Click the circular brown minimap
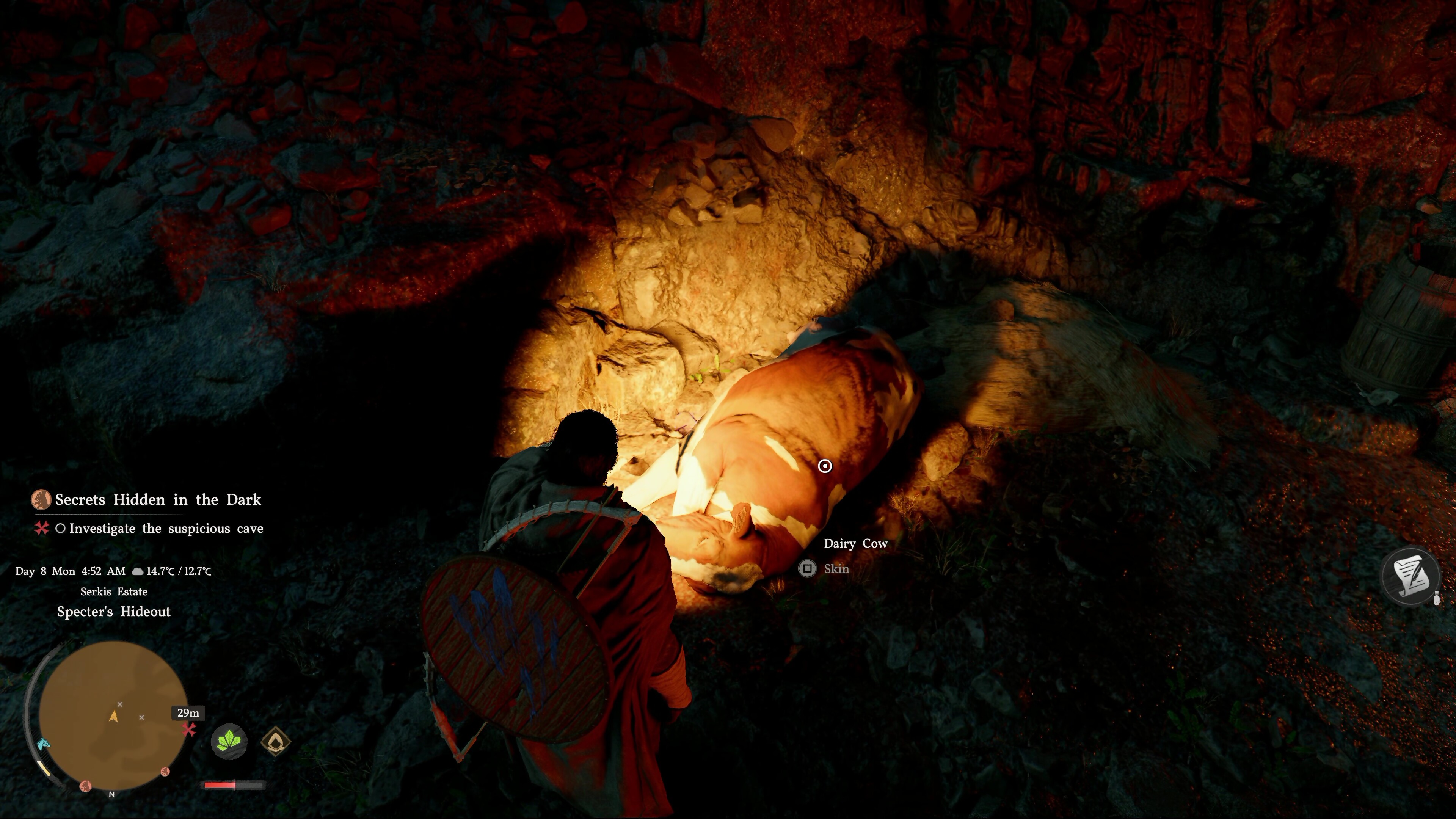The width and height of the screenshot is (1456, 819). pos(113,715)
